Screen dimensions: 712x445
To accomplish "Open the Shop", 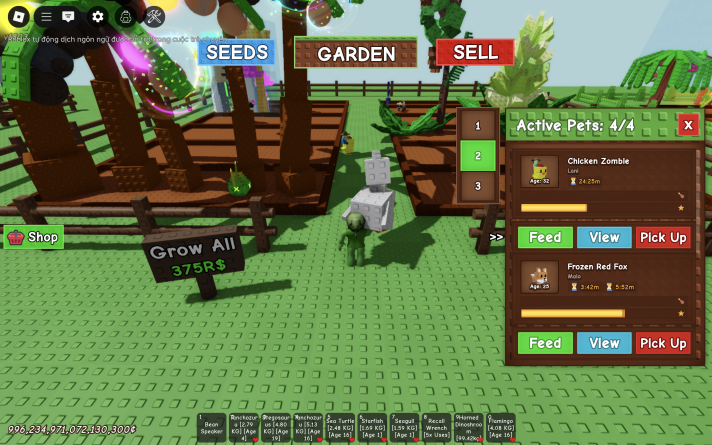I will pos(34,237).
